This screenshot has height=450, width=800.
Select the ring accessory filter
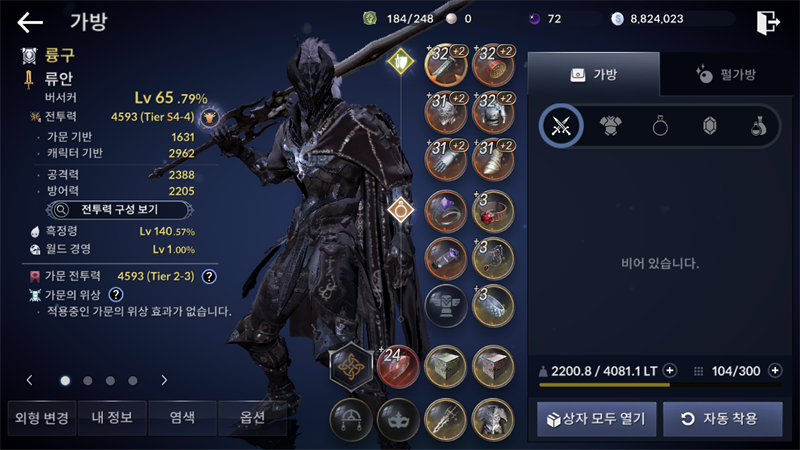coord(660,126)
